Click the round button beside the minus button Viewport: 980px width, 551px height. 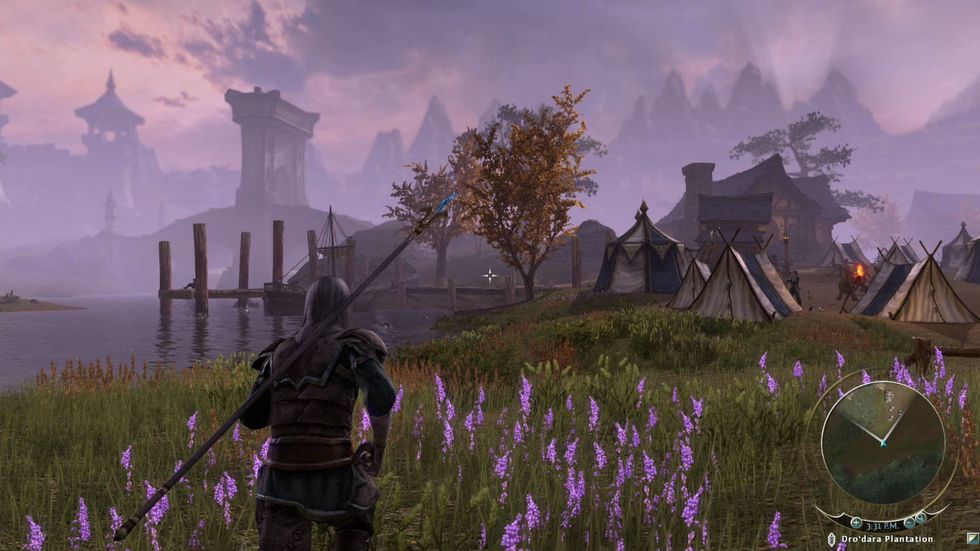[x=921, y=518]
